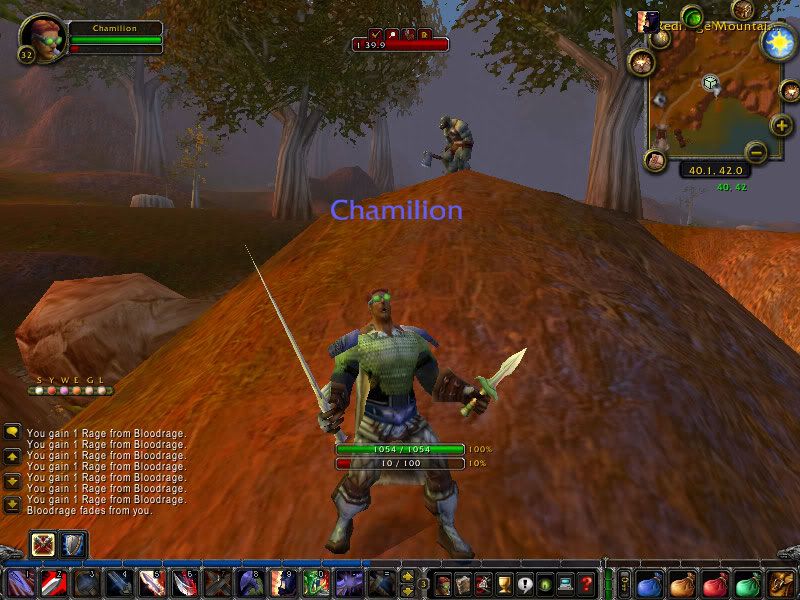The image size is (800, 600).
Task: Open the green bag slot
Action: tap(747, 582)
